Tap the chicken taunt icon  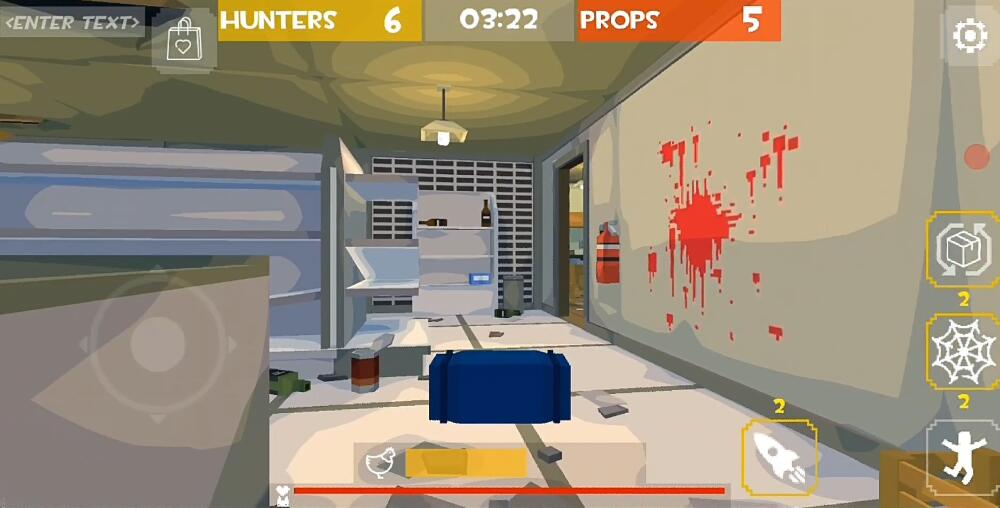(x=380, y=462)
